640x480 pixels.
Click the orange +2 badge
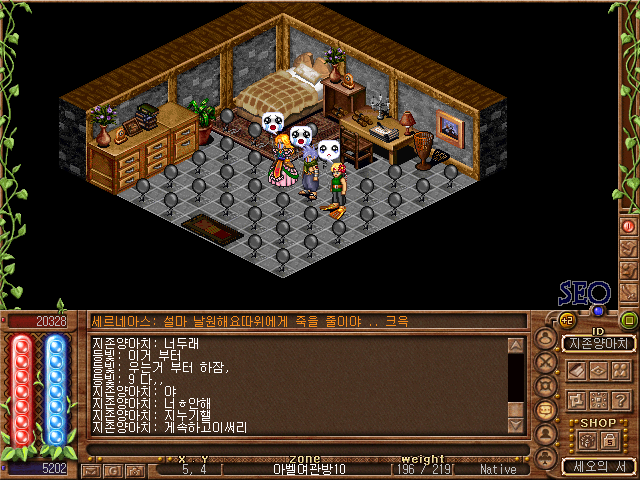click(x=566, y=320)
